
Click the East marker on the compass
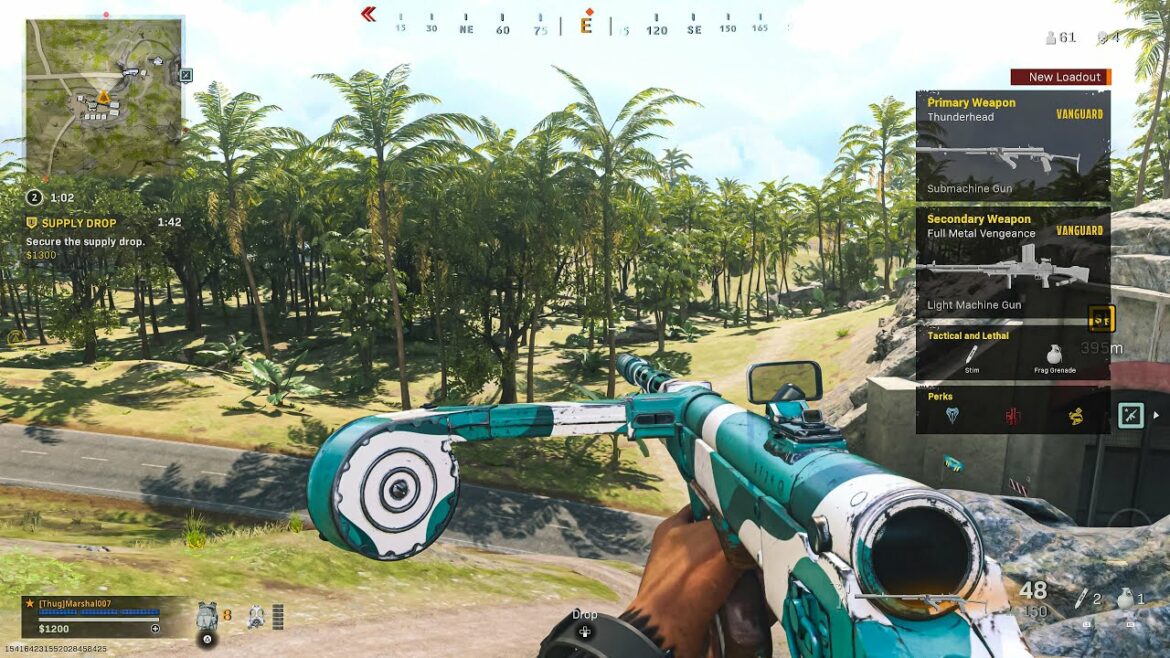[x=586, y=26]
